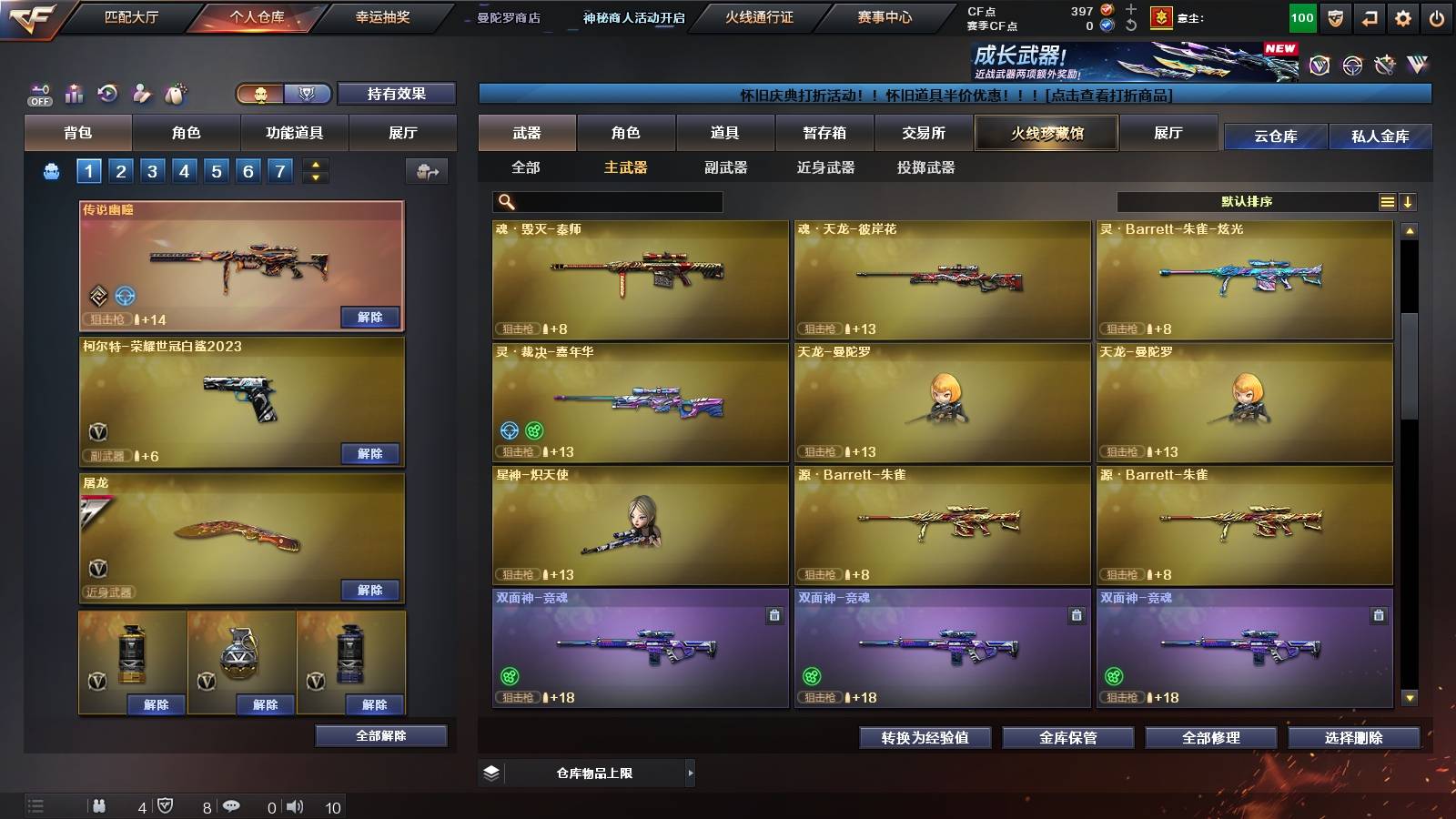The image size is (1456, 819).
Task: Open the 默认排序 sorting dropdown
Action: tap(1247, 200)
